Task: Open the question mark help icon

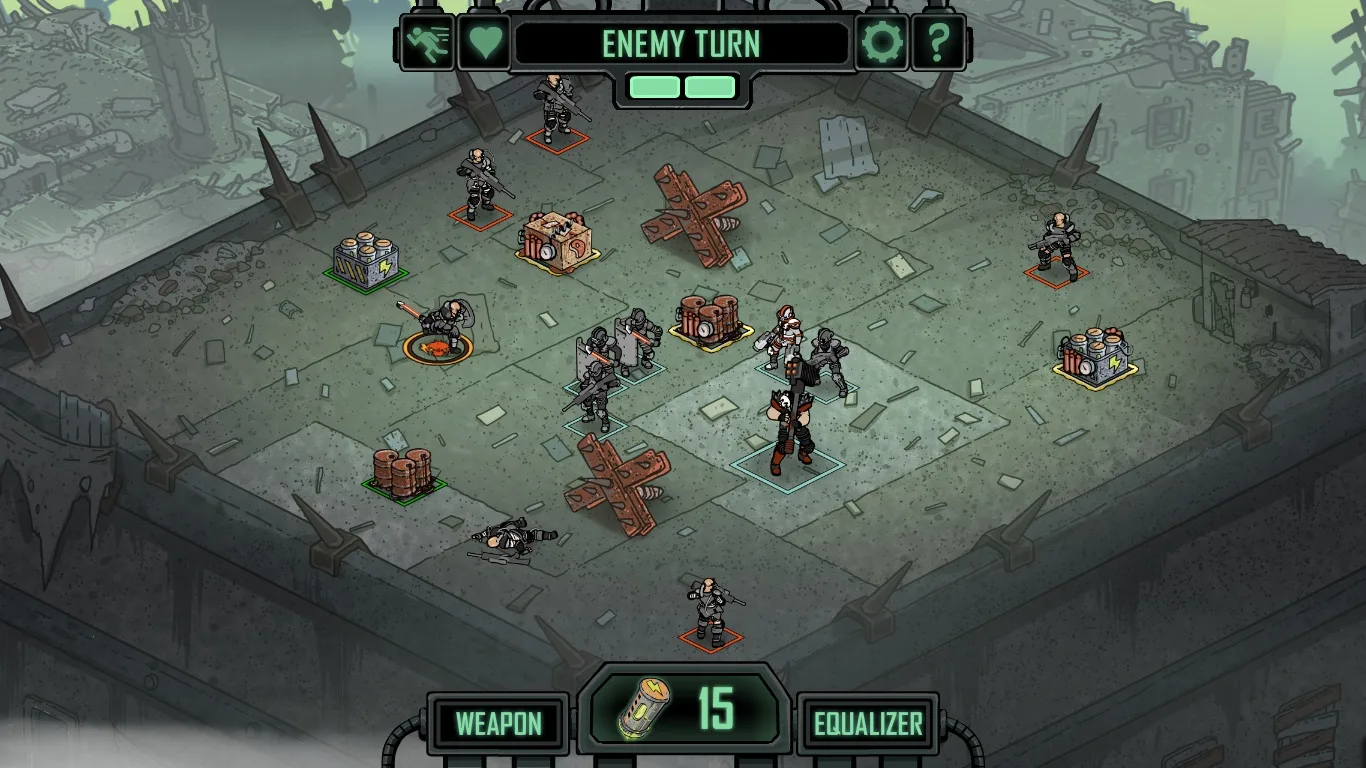Action: click(938, 42)
